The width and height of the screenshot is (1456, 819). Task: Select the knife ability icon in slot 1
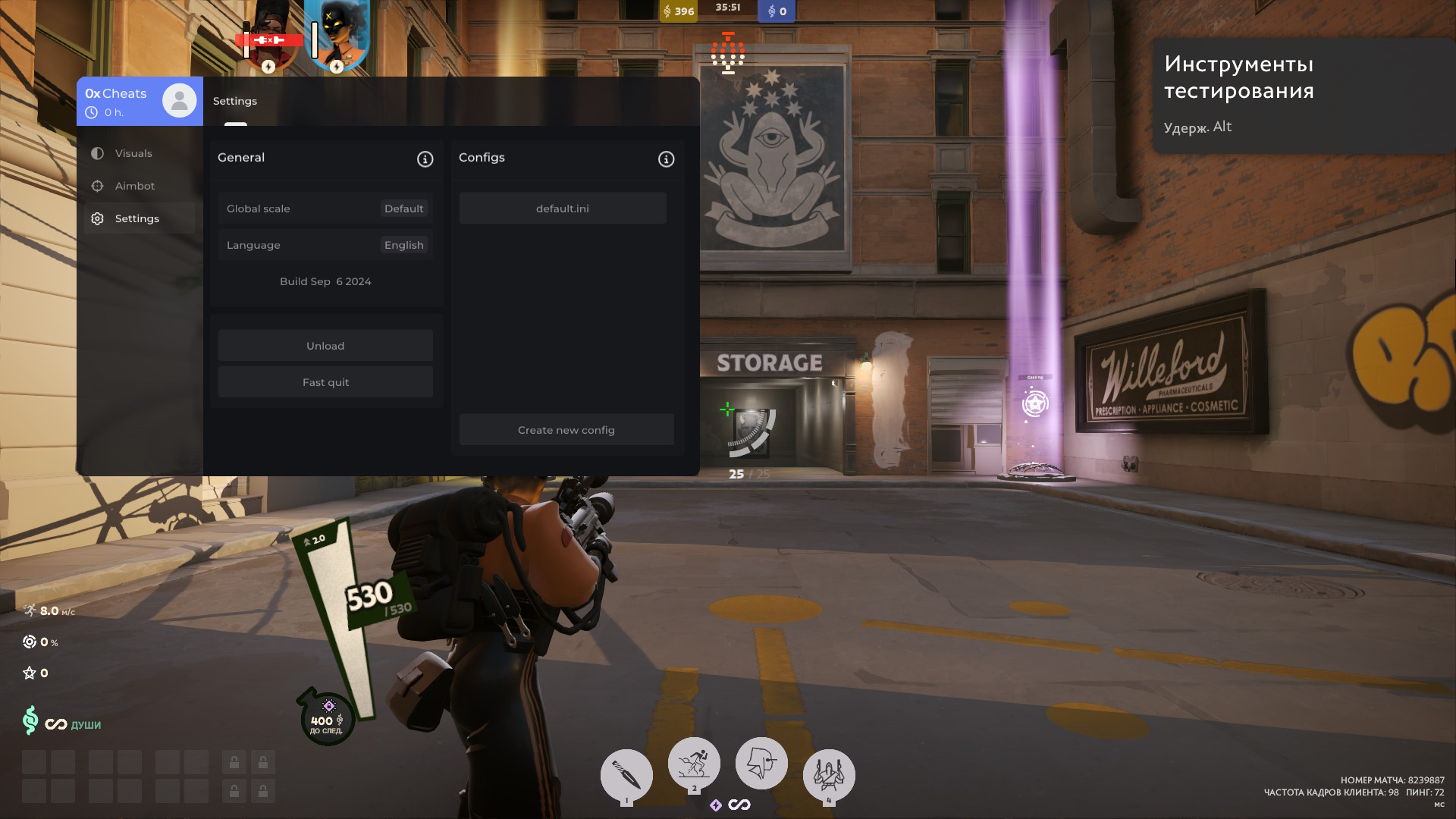pos(626,776)
